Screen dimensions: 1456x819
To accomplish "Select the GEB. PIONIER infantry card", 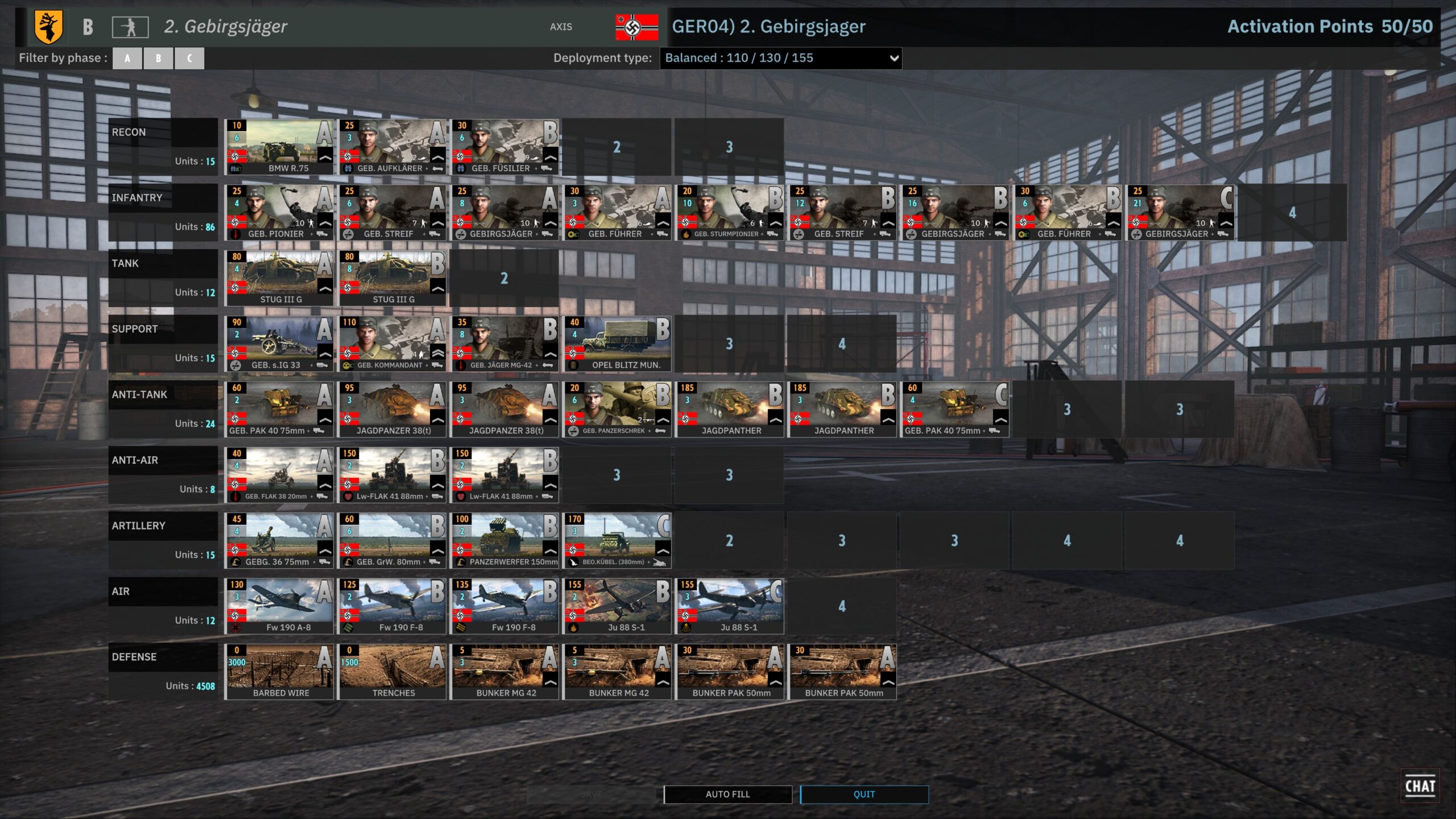I will (x=279, y=212).
